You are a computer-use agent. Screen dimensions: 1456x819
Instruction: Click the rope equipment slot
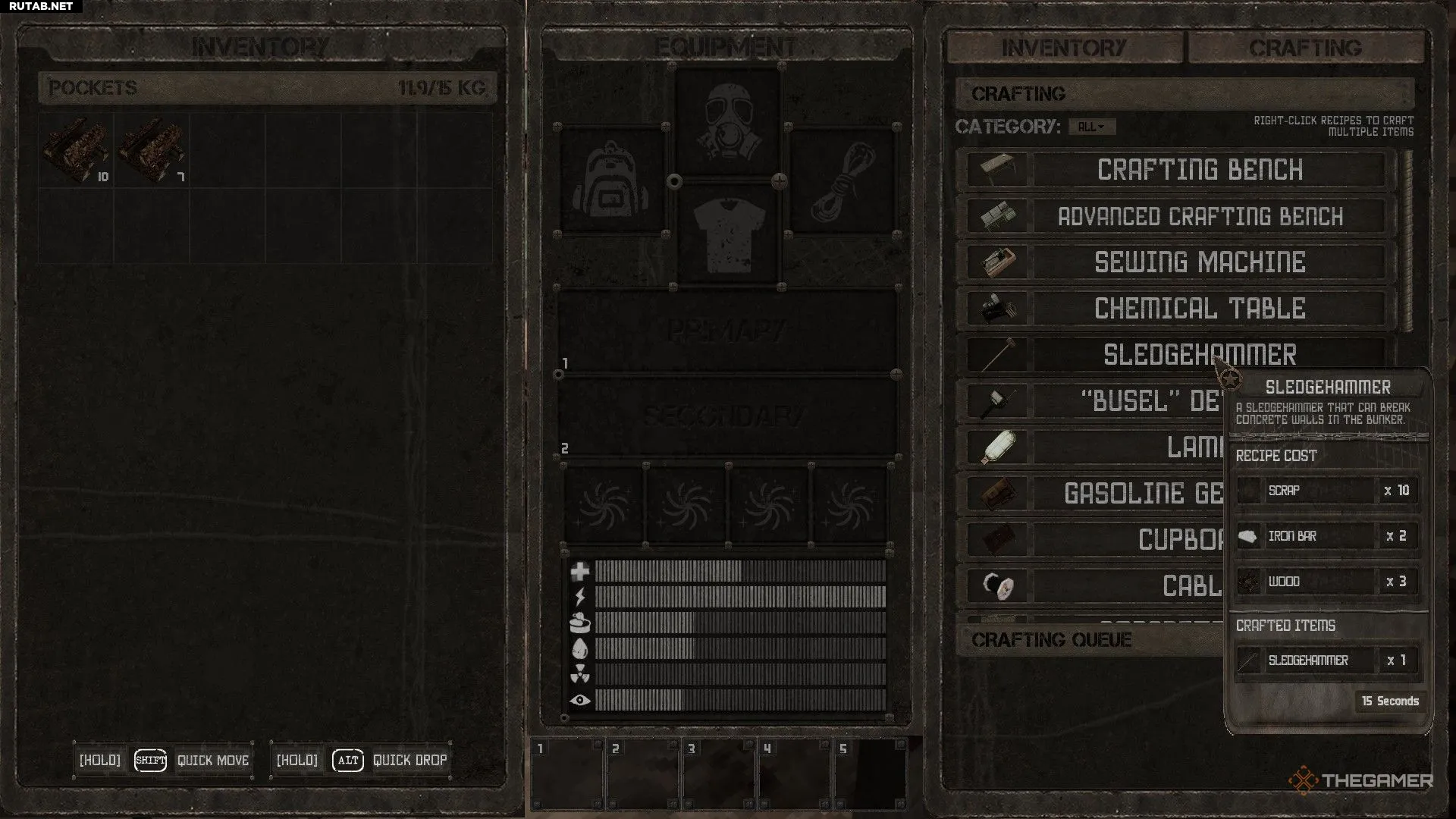(x=843, y=180)
